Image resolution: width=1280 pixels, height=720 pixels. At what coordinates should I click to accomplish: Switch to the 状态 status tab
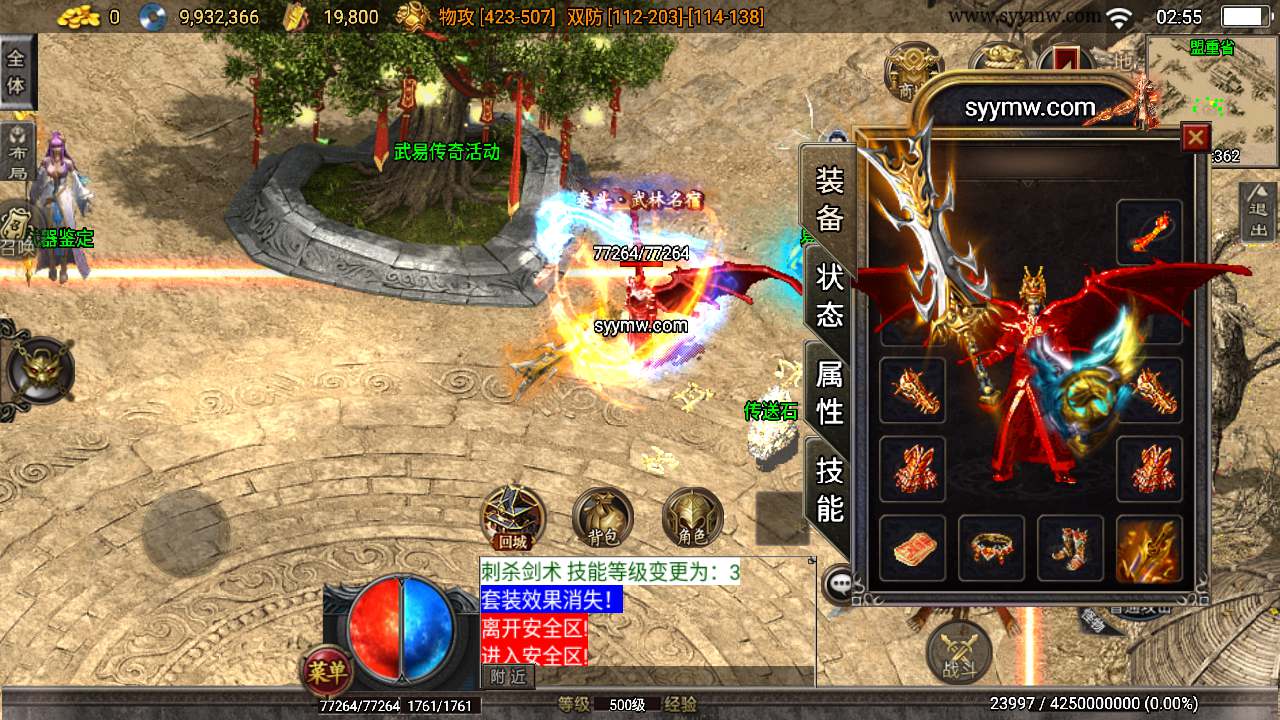click(x=830, y=296)
